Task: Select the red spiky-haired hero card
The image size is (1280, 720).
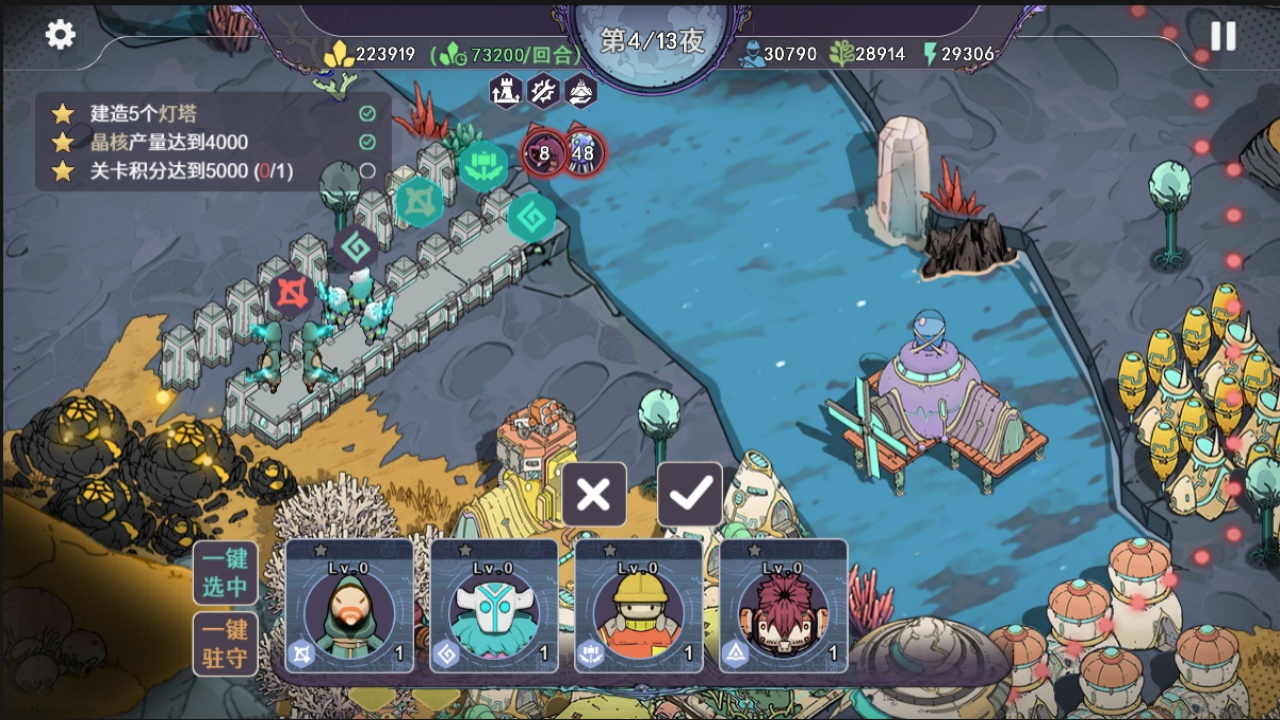Action: pyautogui.click(x=783, y=606)
